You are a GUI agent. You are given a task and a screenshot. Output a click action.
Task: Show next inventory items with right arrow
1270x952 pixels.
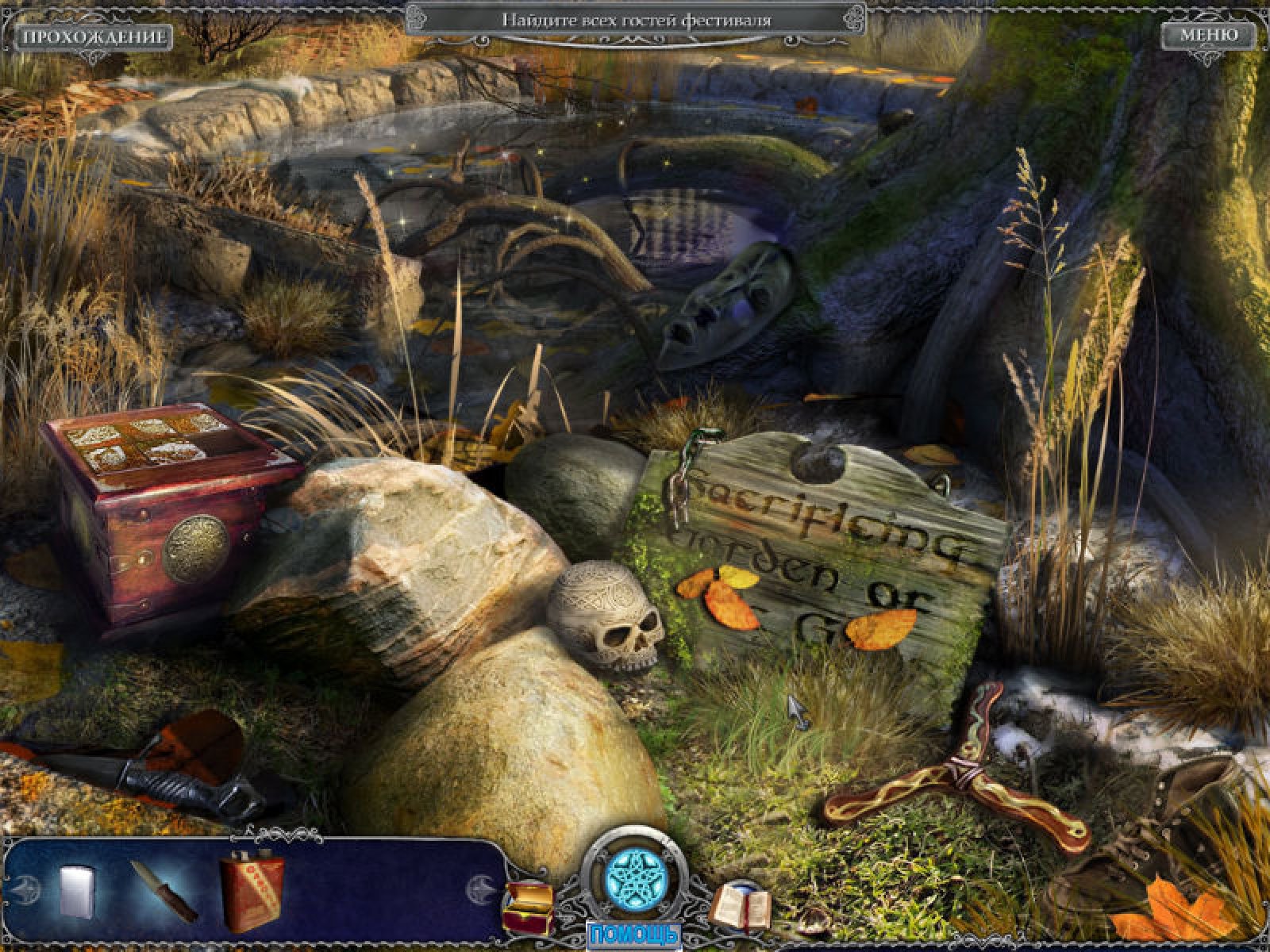point(481,887)
